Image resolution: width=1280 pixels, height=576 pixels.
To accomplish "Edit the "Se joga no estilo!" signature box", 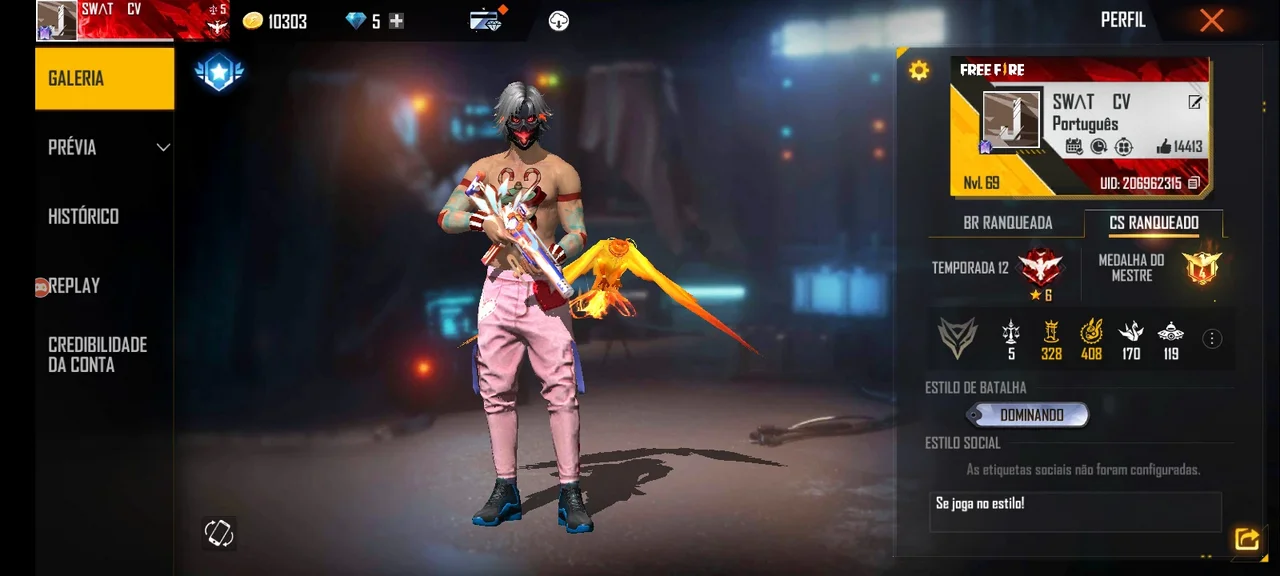I will 1074,511.
